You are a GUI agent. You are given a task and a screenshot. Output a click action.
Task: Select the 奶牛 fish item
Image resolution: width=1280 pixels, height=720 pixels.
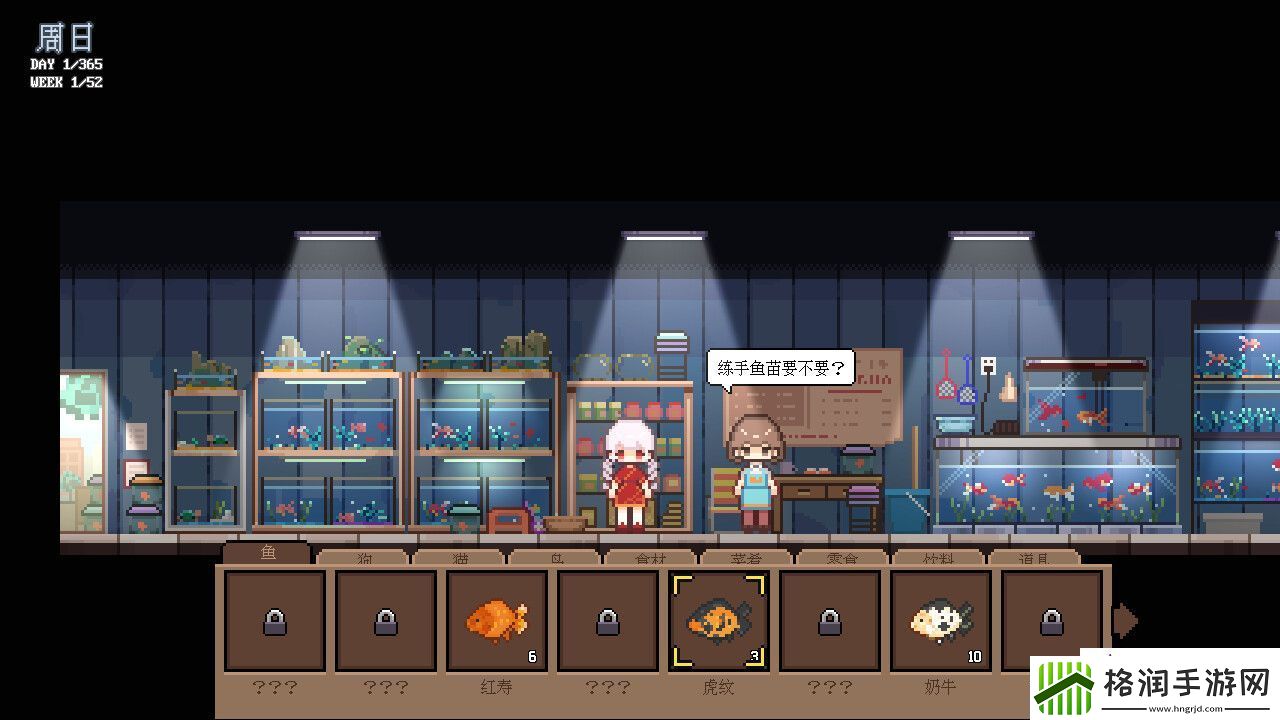coord(940,620)
